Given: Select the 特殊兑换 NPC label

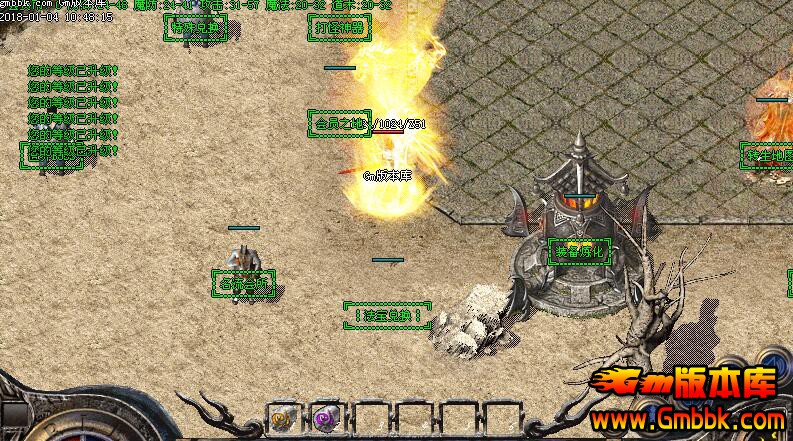Looking at the screenshot, I should coord(195,27).
